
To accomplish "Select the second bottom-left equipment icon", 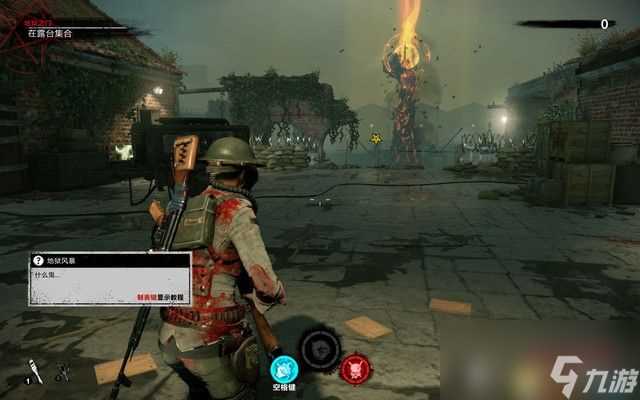I will point(63,373).
